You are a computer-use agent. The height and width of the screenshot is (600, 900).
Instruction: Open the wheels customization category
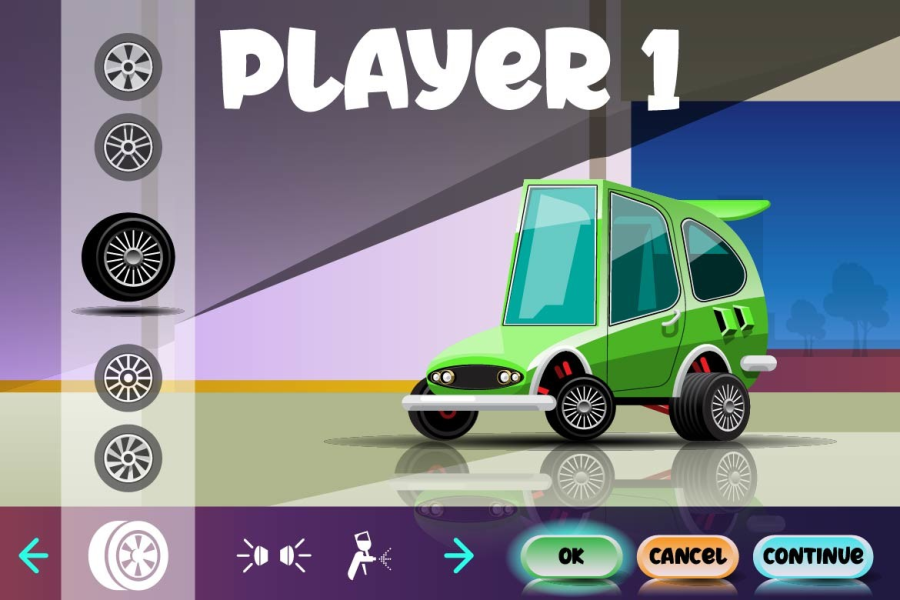129,553
